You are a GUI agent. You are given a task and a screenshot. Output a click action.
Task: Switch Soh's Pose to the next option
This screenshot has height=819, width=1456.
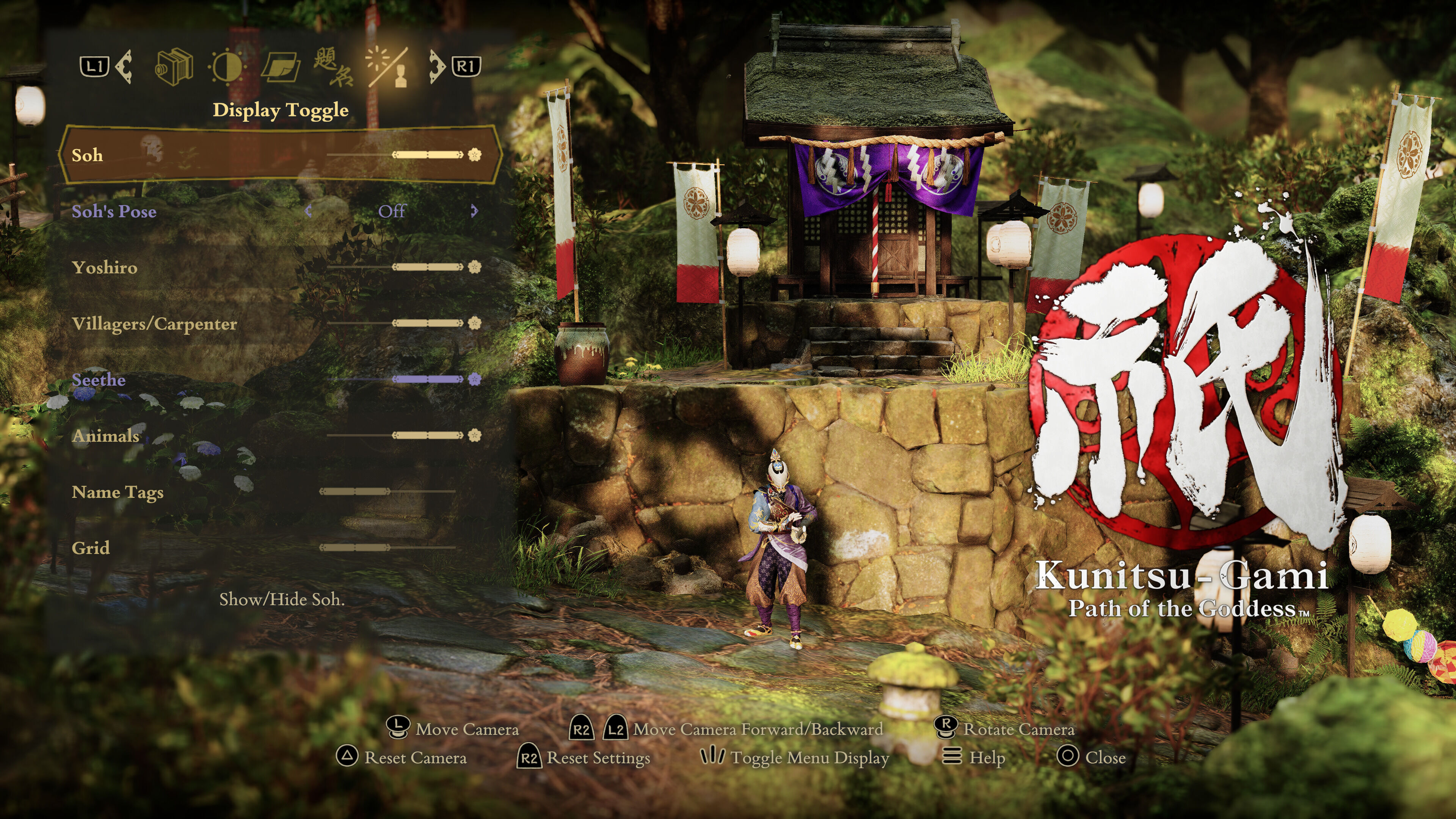pos(474,212)
